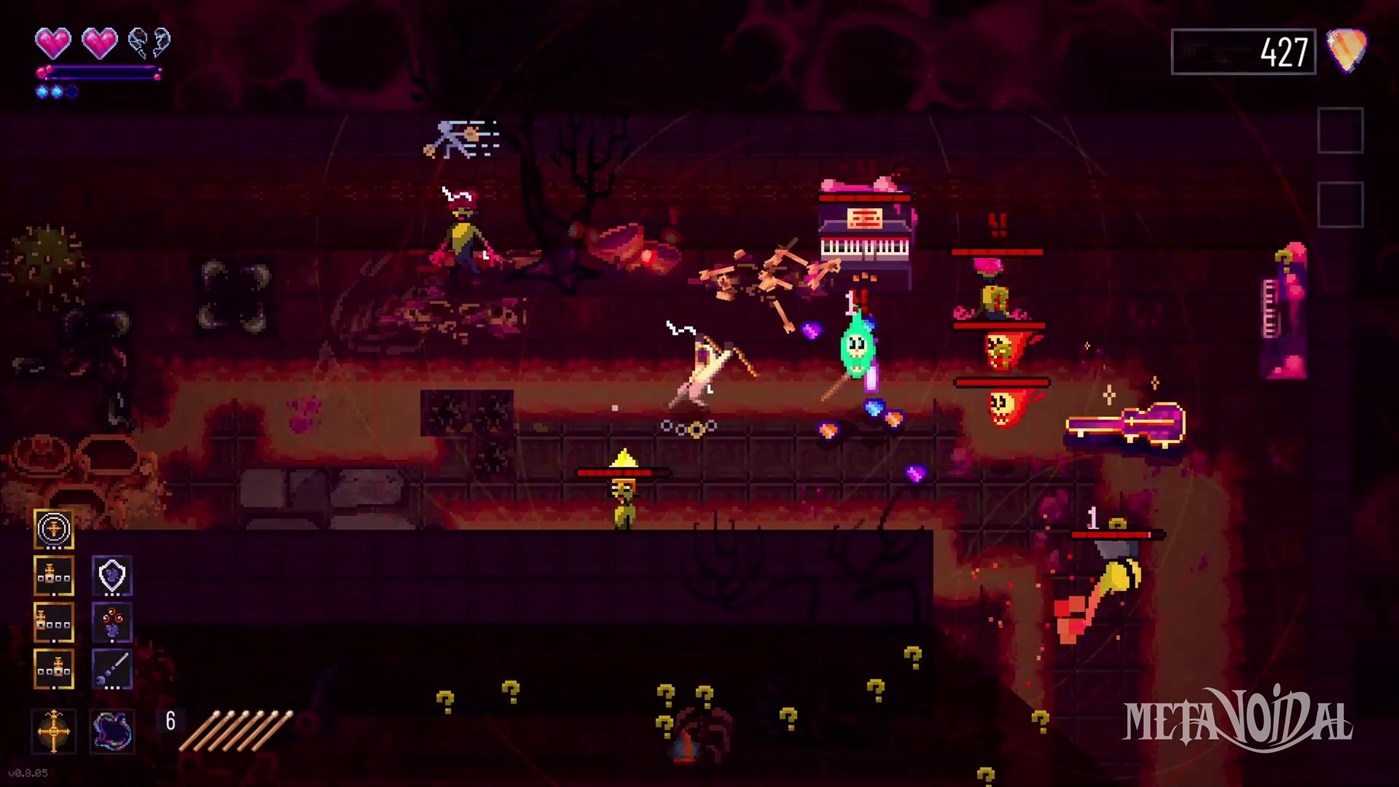Select the swirling purple blob item icon
Image resolution: width=1399 pixels, height=787 pixels.
[x=112, y=732]
